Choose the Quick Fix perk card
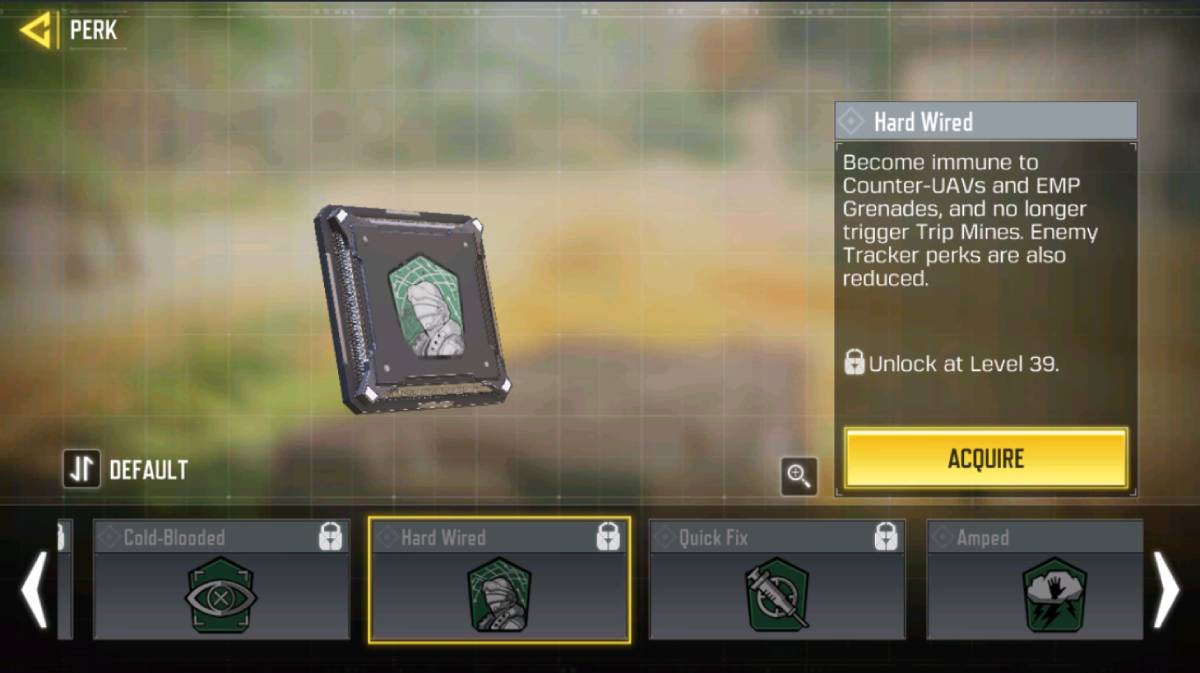1200x673 pixels. click(777, 580)
